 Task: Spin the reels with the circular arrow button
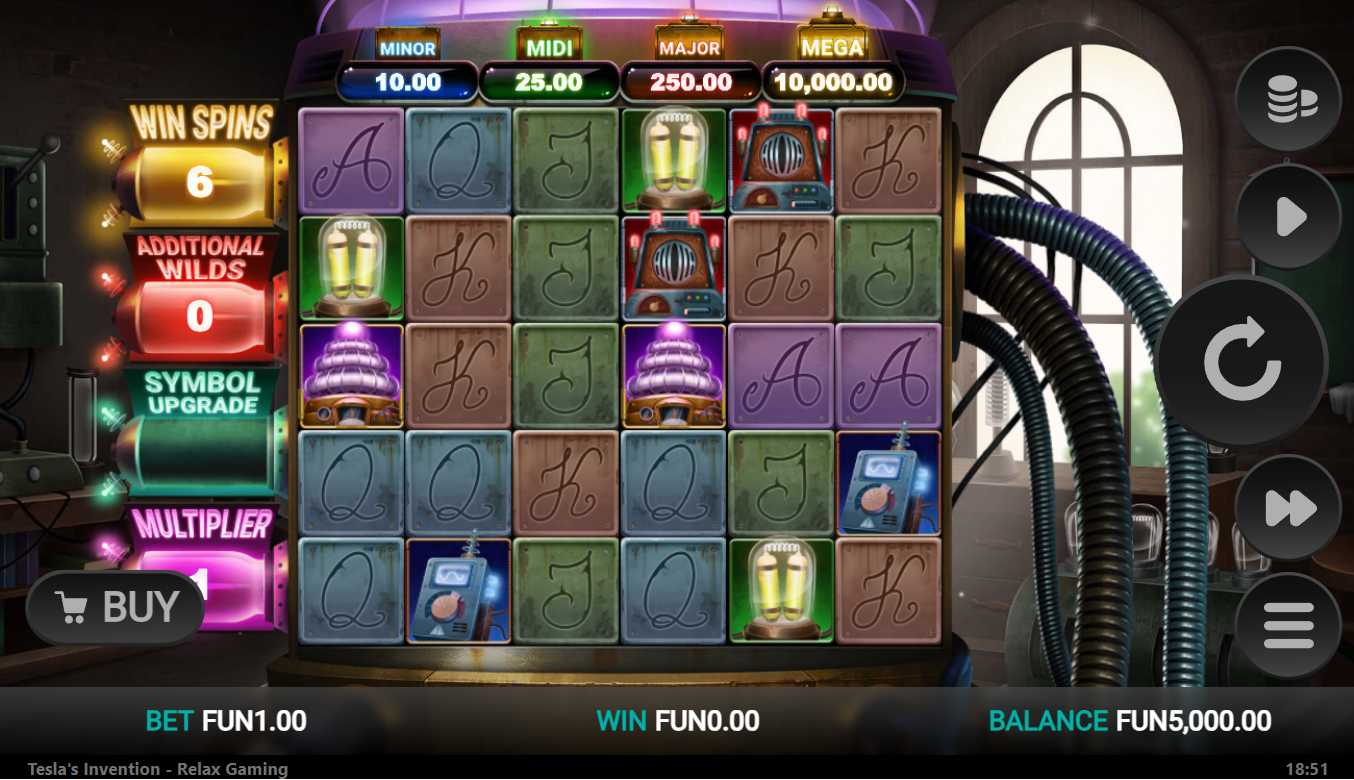click(x=1241, y=362)
